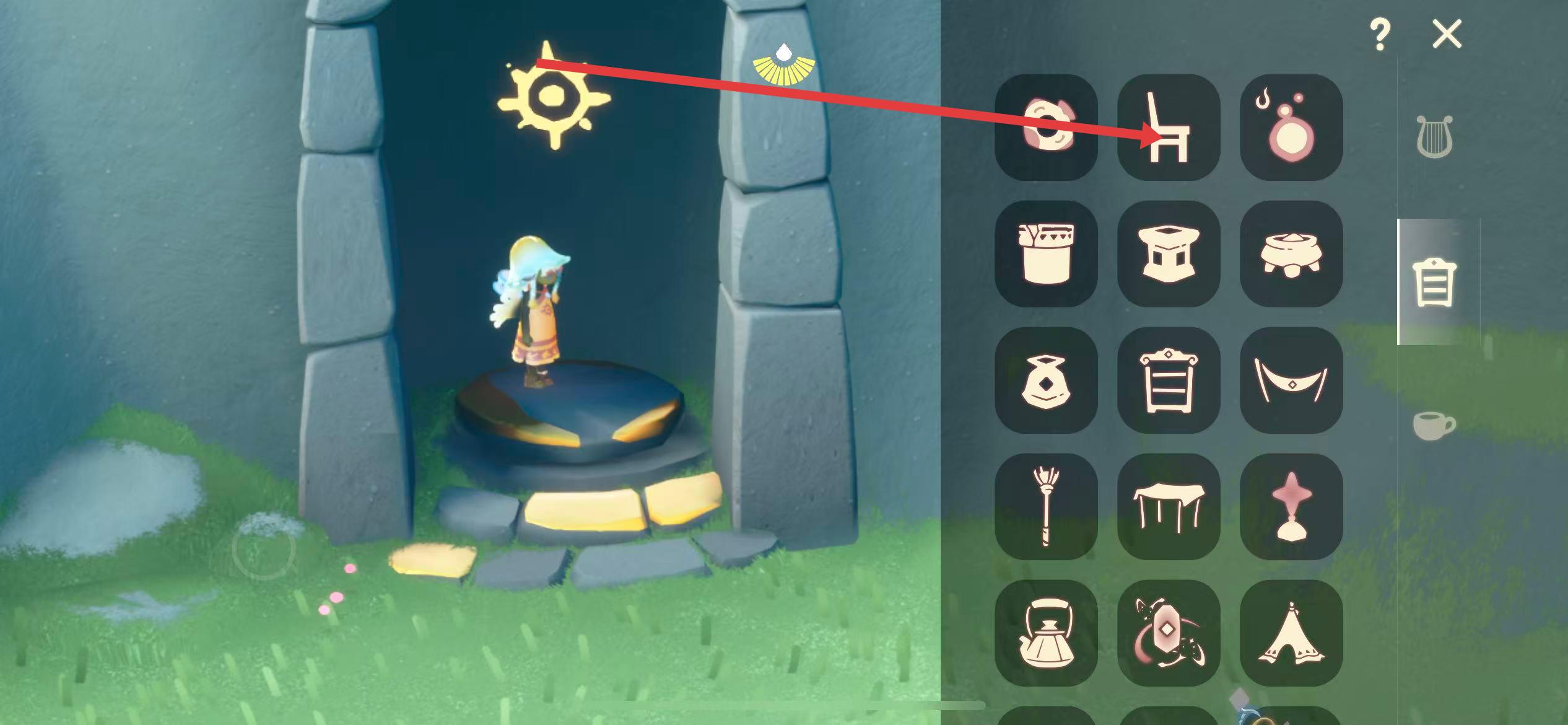Switch to the harp instruments tab
The height and width of the screenshot is (725, 1568).
1435,136
